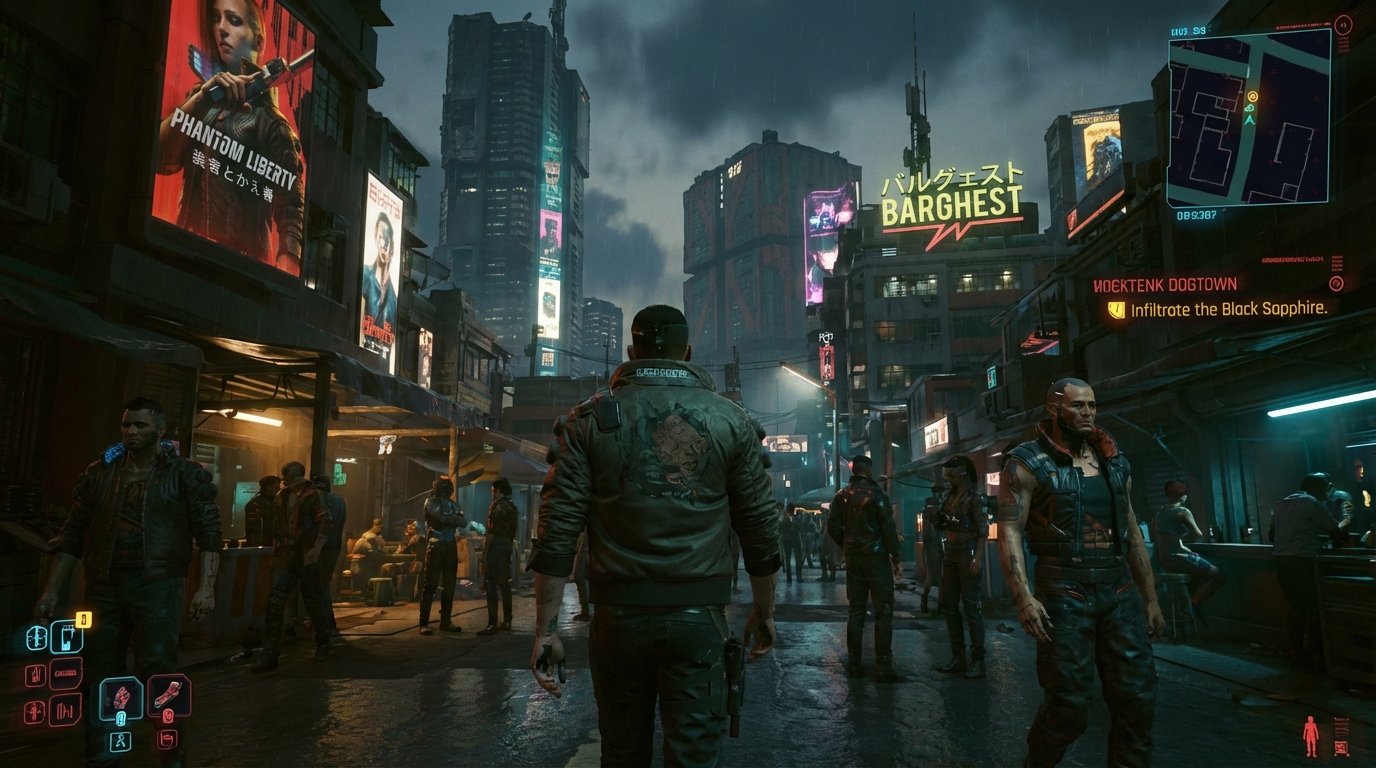Select the NOEKTENK DOGTOWN quest header
This screenshot has width=1376, height=768.
(1163, 283)
